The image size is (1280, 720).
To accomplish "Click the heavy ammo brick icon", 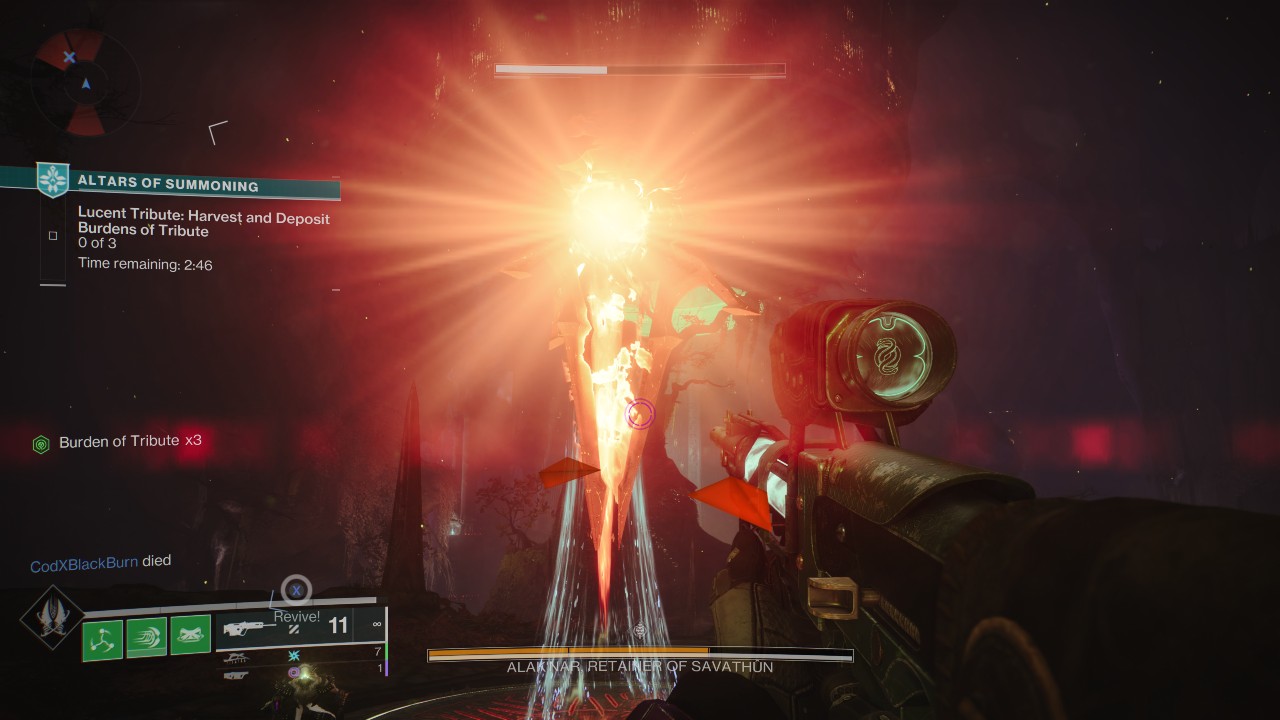I will (x=294, y=672).
